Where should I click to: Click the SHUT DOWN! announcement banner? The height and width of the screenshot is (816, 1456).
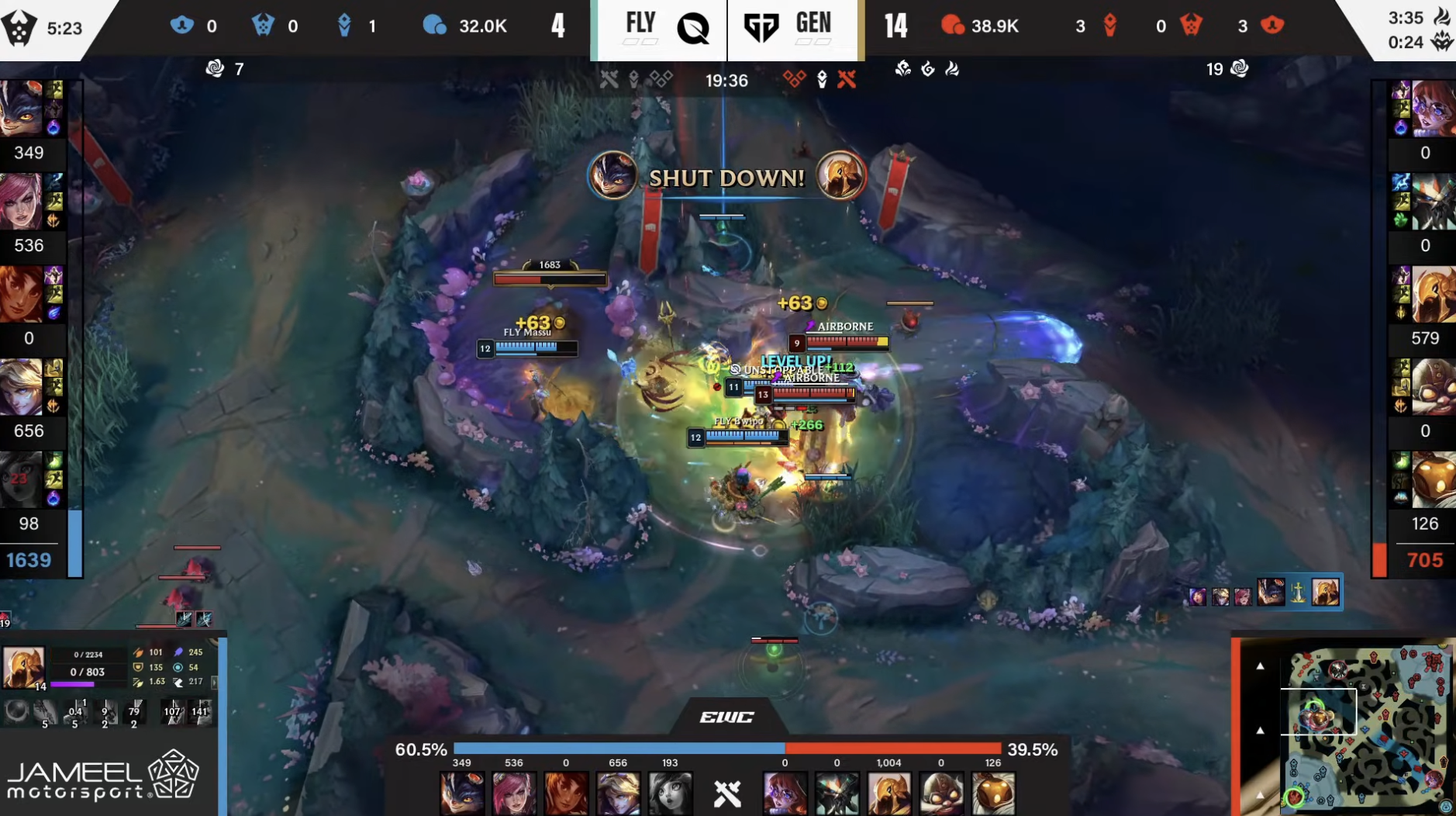click(726, 178)
